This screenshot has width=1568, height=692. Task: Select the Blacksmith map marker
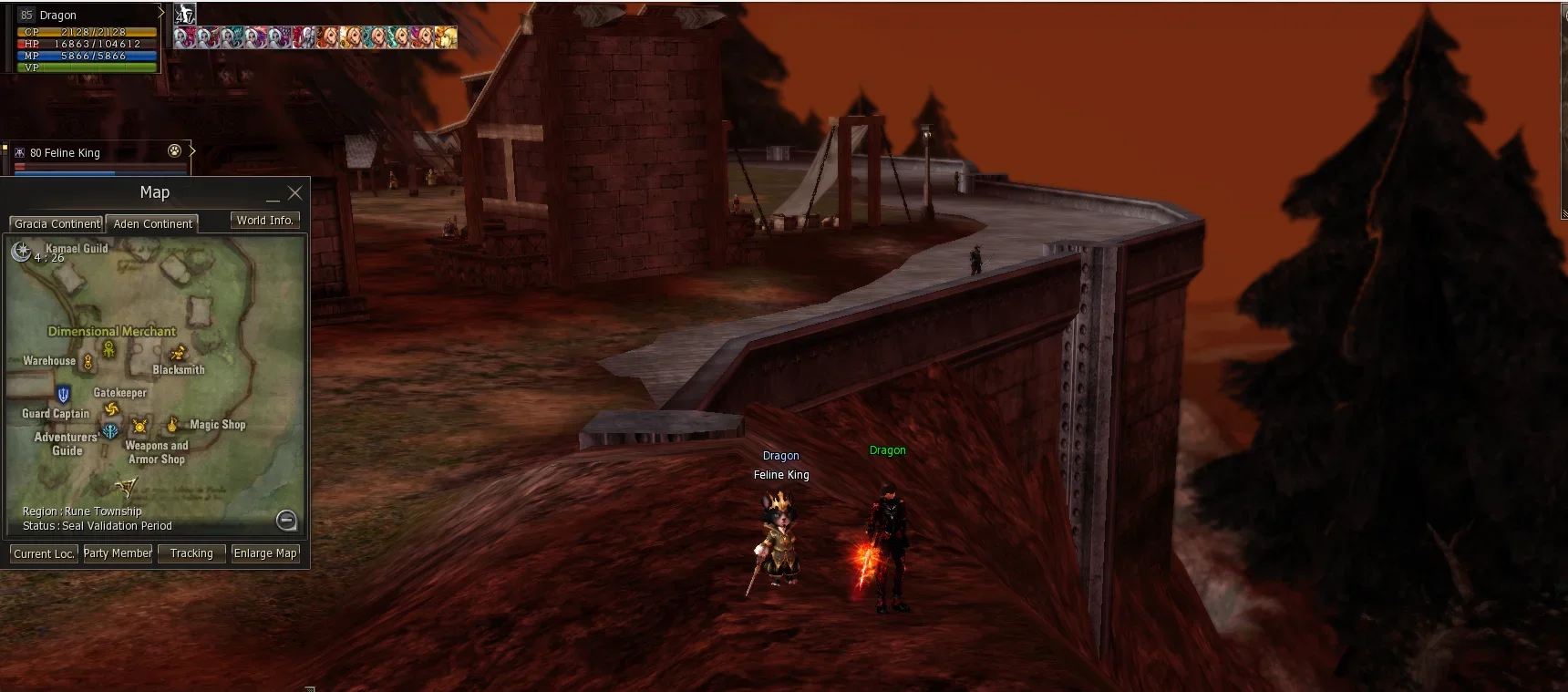[x=178, y=353]
